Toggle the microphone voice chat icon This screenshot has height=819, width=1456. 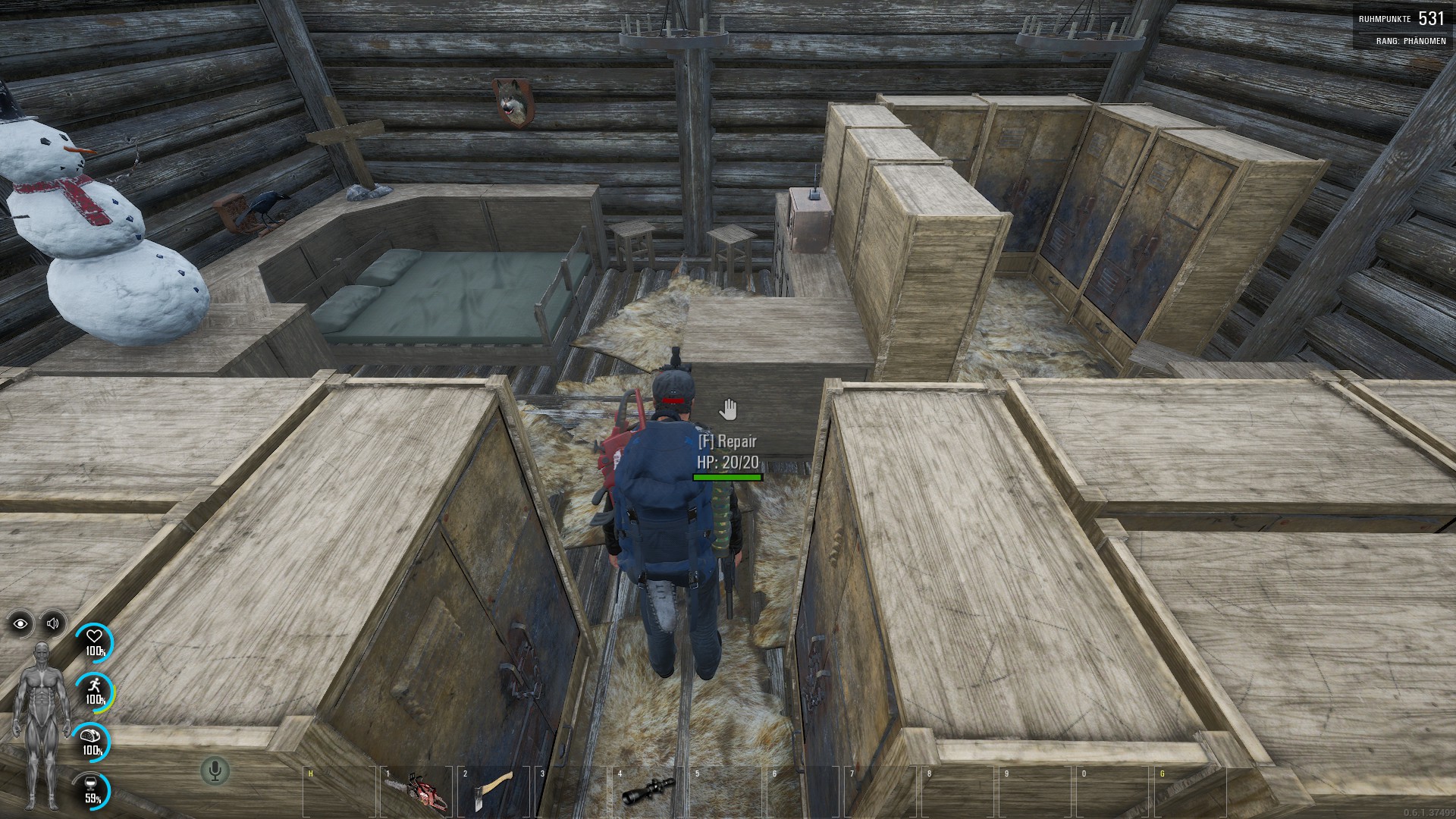215,771
